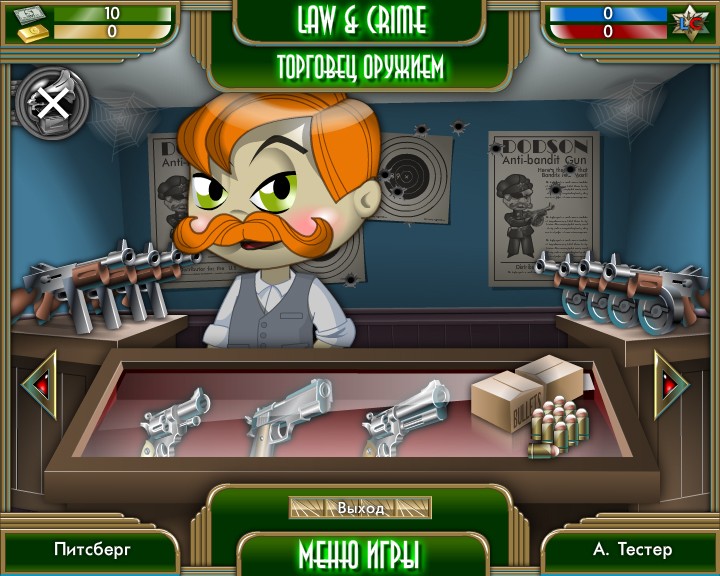Click the Выход exit button
This screenshot has height=576, width=720.
pyautogui.click(x=360, y=508)
